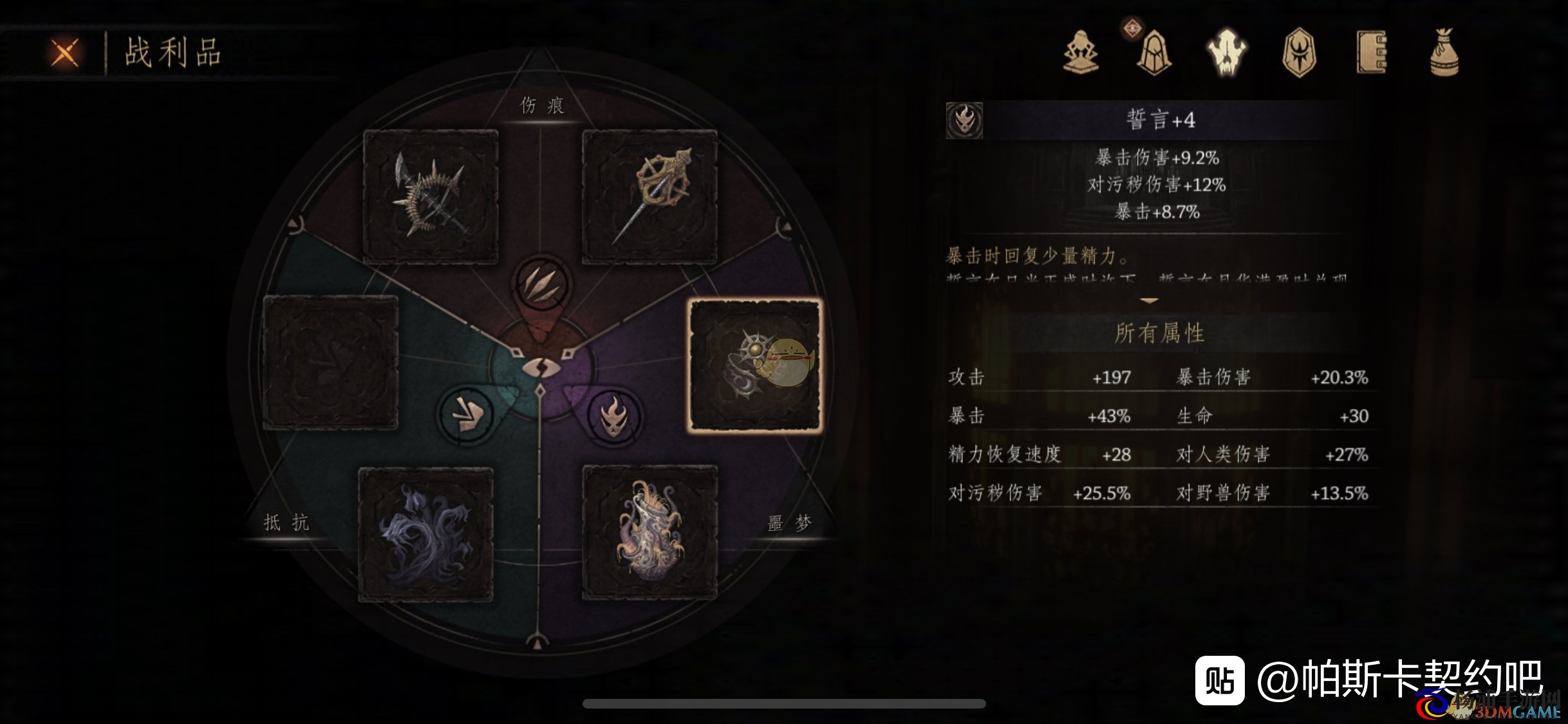Expand the trophy description with the down arrow
Image resolution: width=1568 pixels, height=724 pixels.
point(1149,301)
